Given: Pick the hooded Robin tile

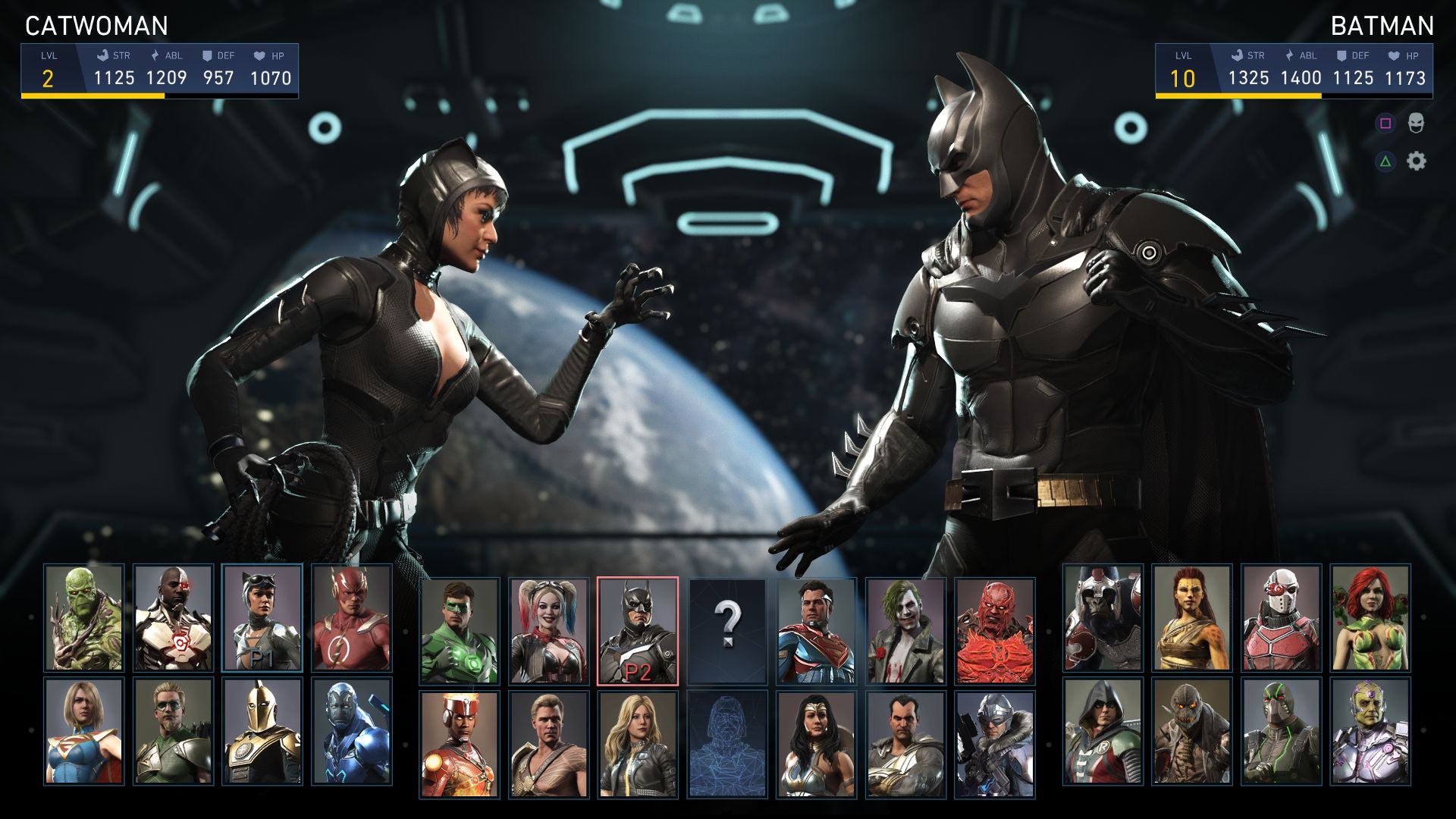Looking at the screenshot, I should tap(1103, 731).
